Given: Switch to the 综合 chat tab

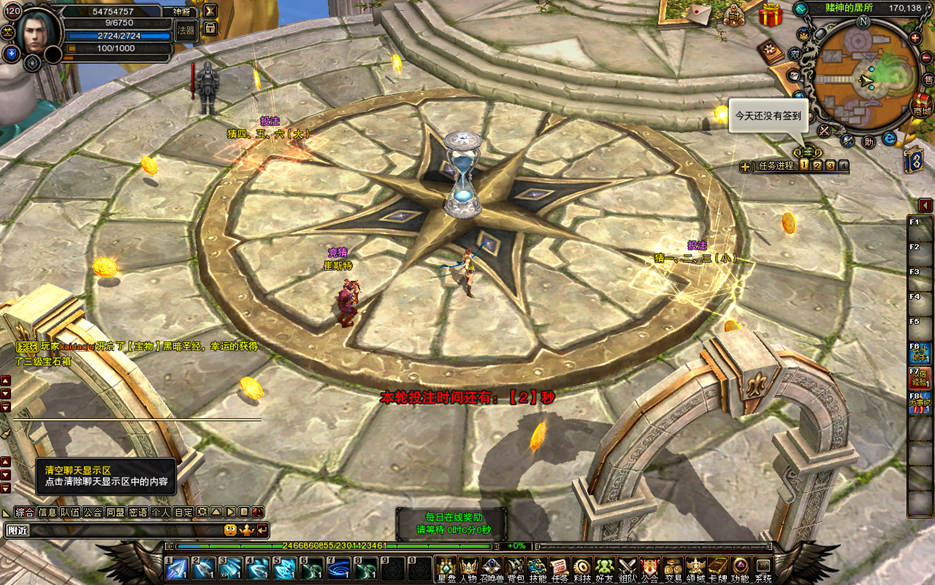Looking at the screenshot, I should pyautogui.click(x=24, y=512).
